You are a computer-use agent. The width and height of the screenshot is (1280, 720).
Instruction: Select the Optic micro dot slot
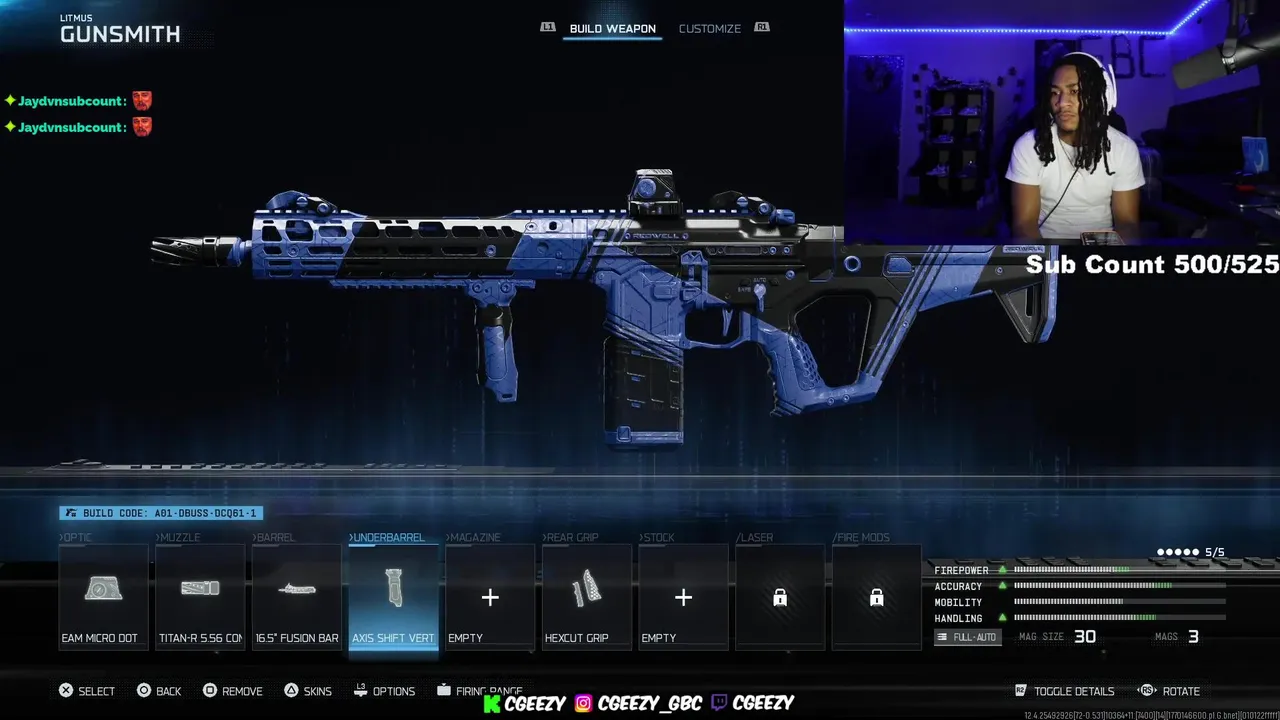103,597
